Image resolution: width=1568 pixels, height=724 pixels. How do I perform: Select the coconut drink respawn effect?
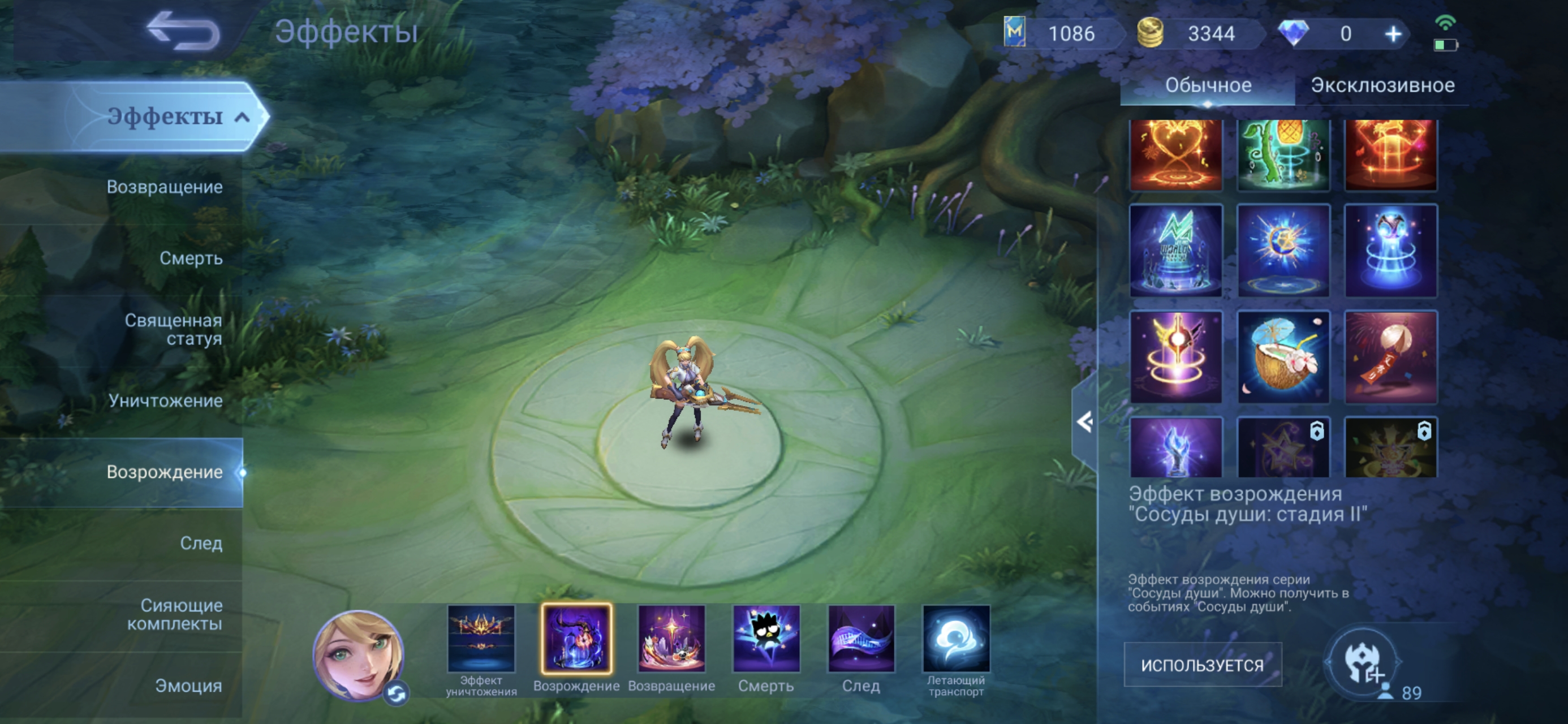[x=1283, y=357]
